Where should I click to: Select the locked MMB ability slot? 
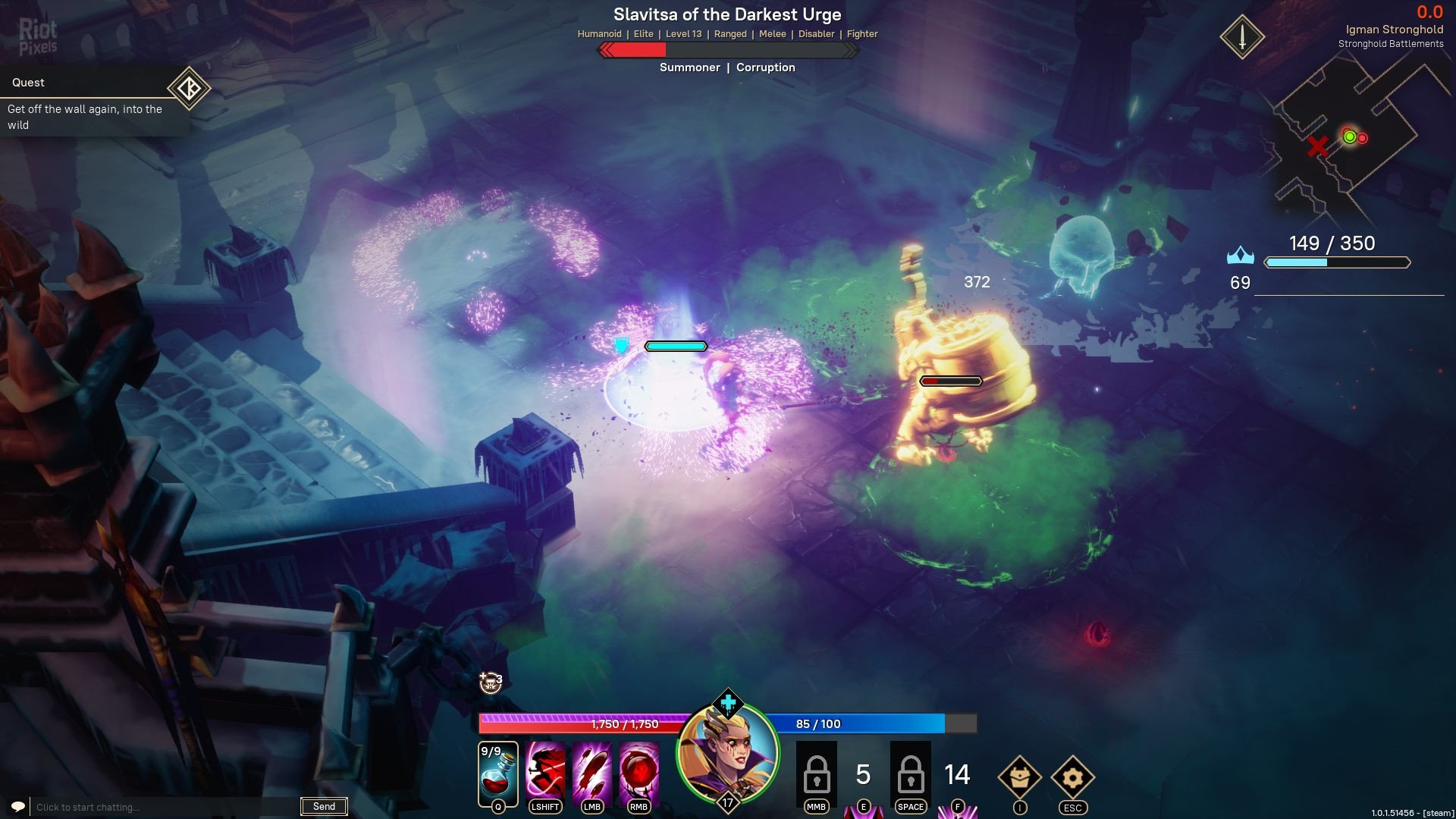(x=816, y=773)
